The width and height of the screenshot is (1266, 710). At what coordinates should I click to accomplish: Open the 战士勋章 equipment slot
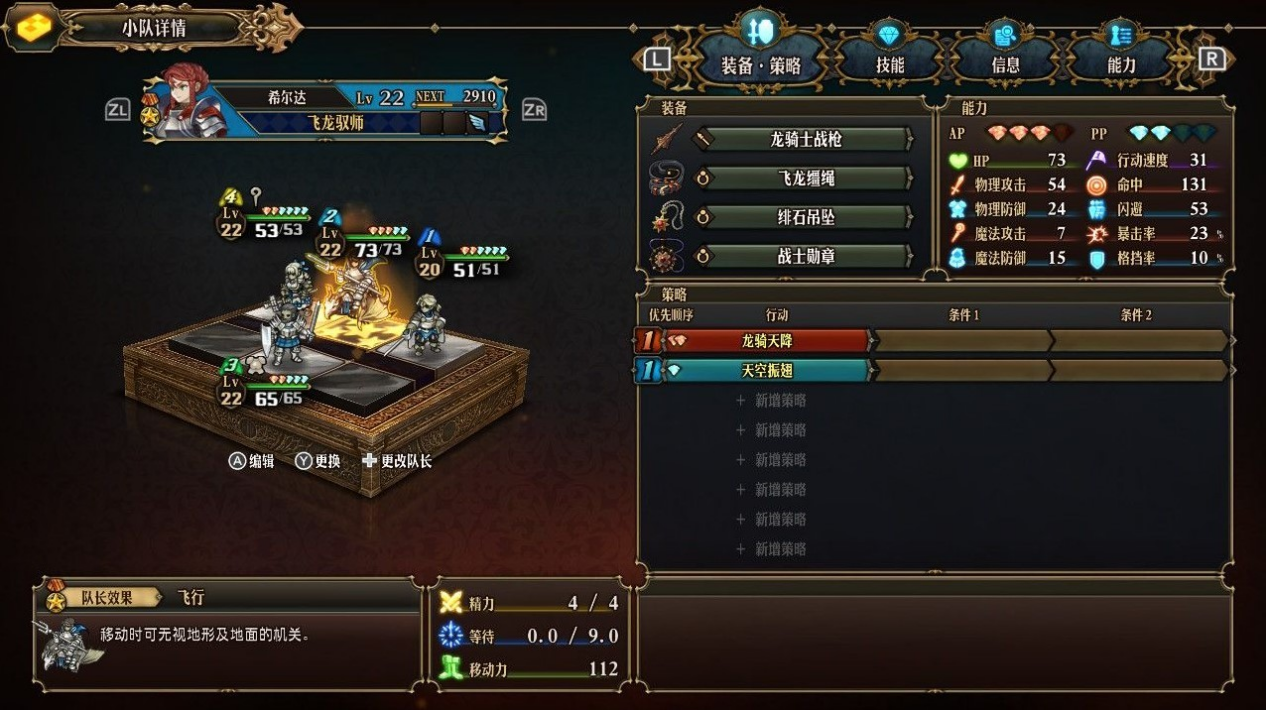tap(805, 257)
